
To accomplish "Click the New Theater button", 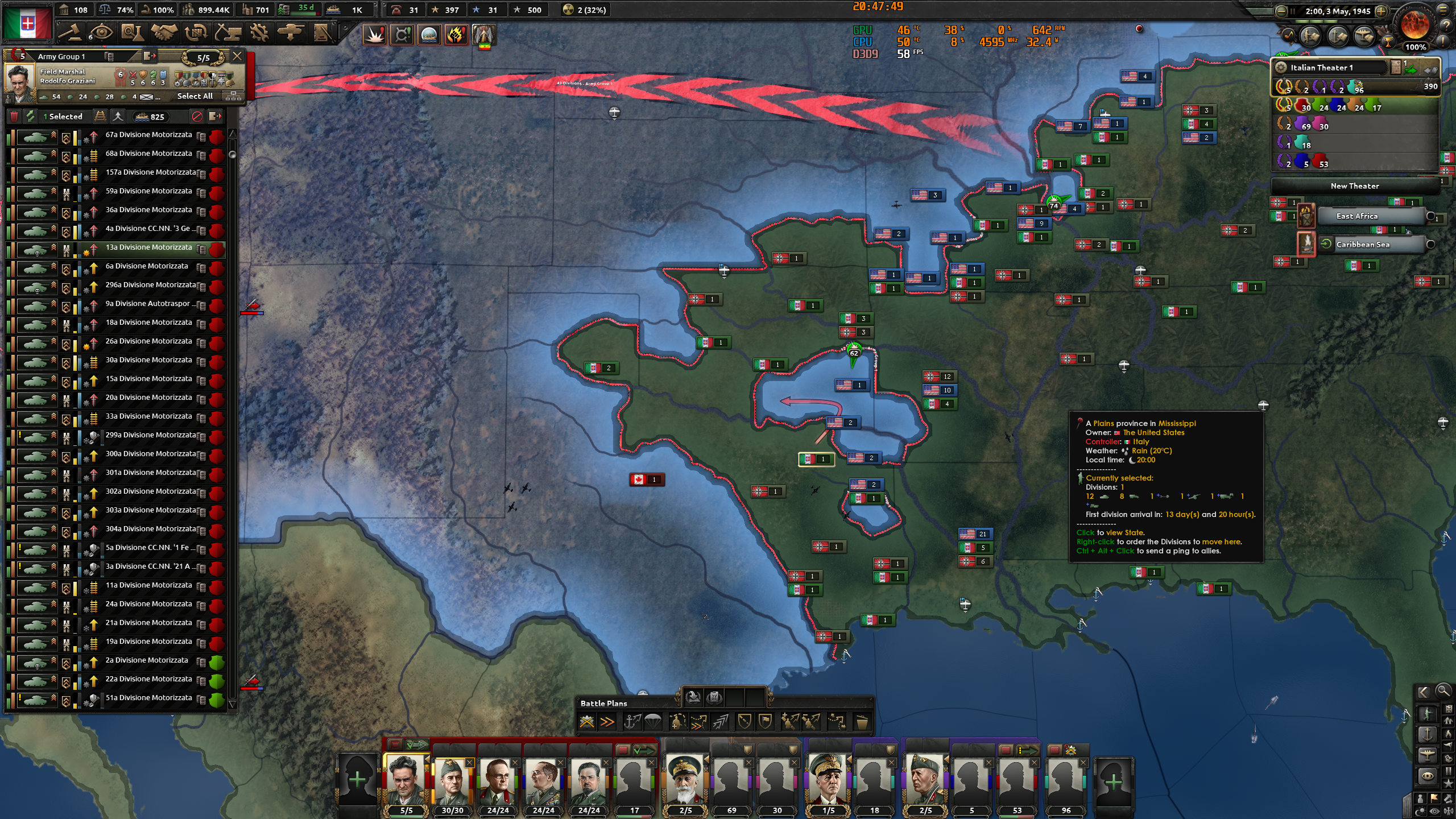I will (1356, 186).
